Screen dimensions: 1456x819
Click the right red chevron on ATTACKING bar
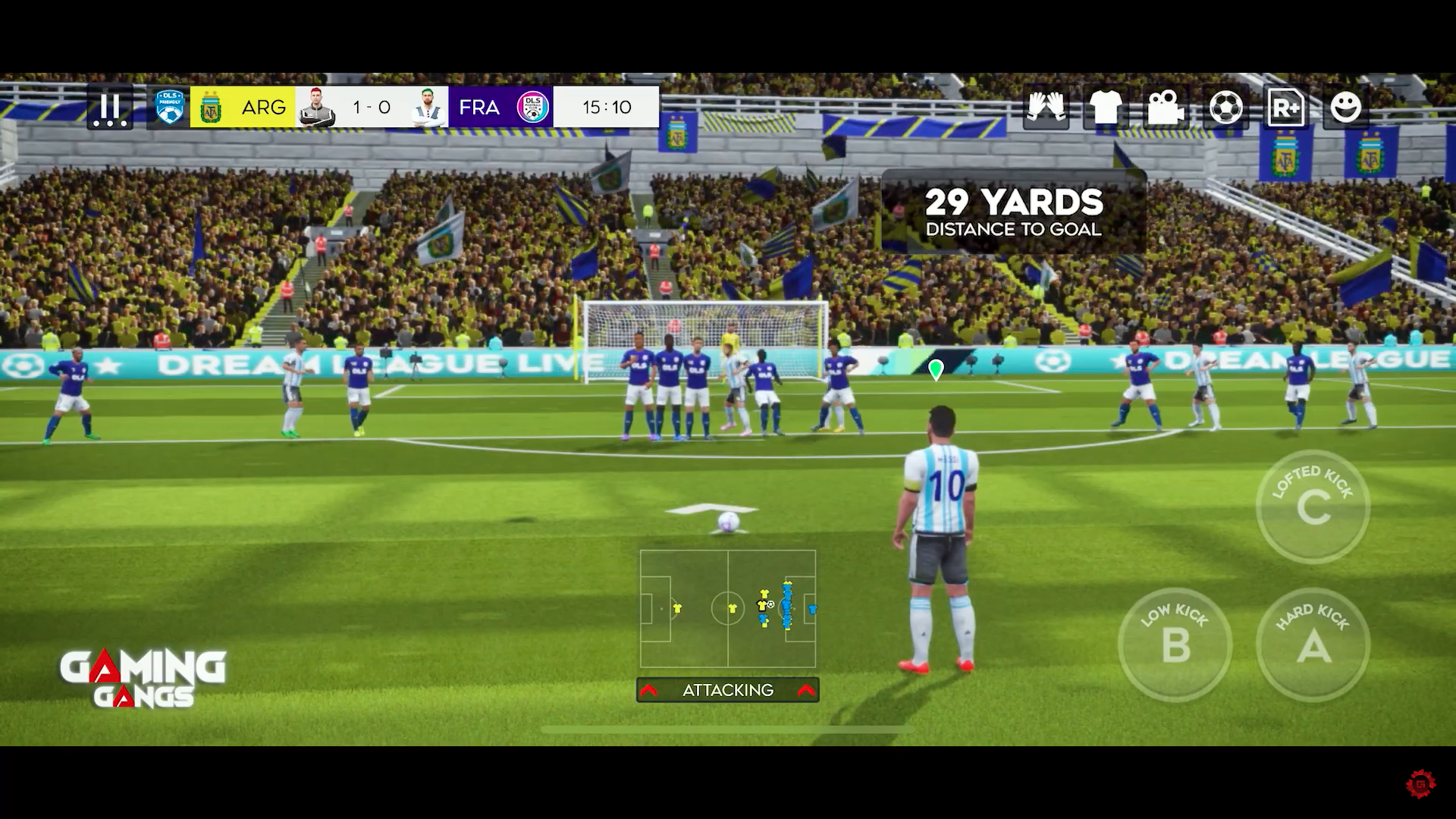(805, 690)
